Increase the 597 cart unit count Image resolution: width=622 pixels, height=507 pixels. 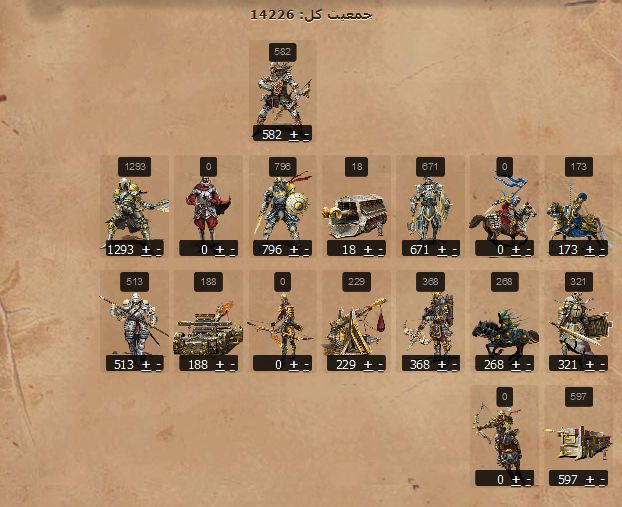point(589,480)
